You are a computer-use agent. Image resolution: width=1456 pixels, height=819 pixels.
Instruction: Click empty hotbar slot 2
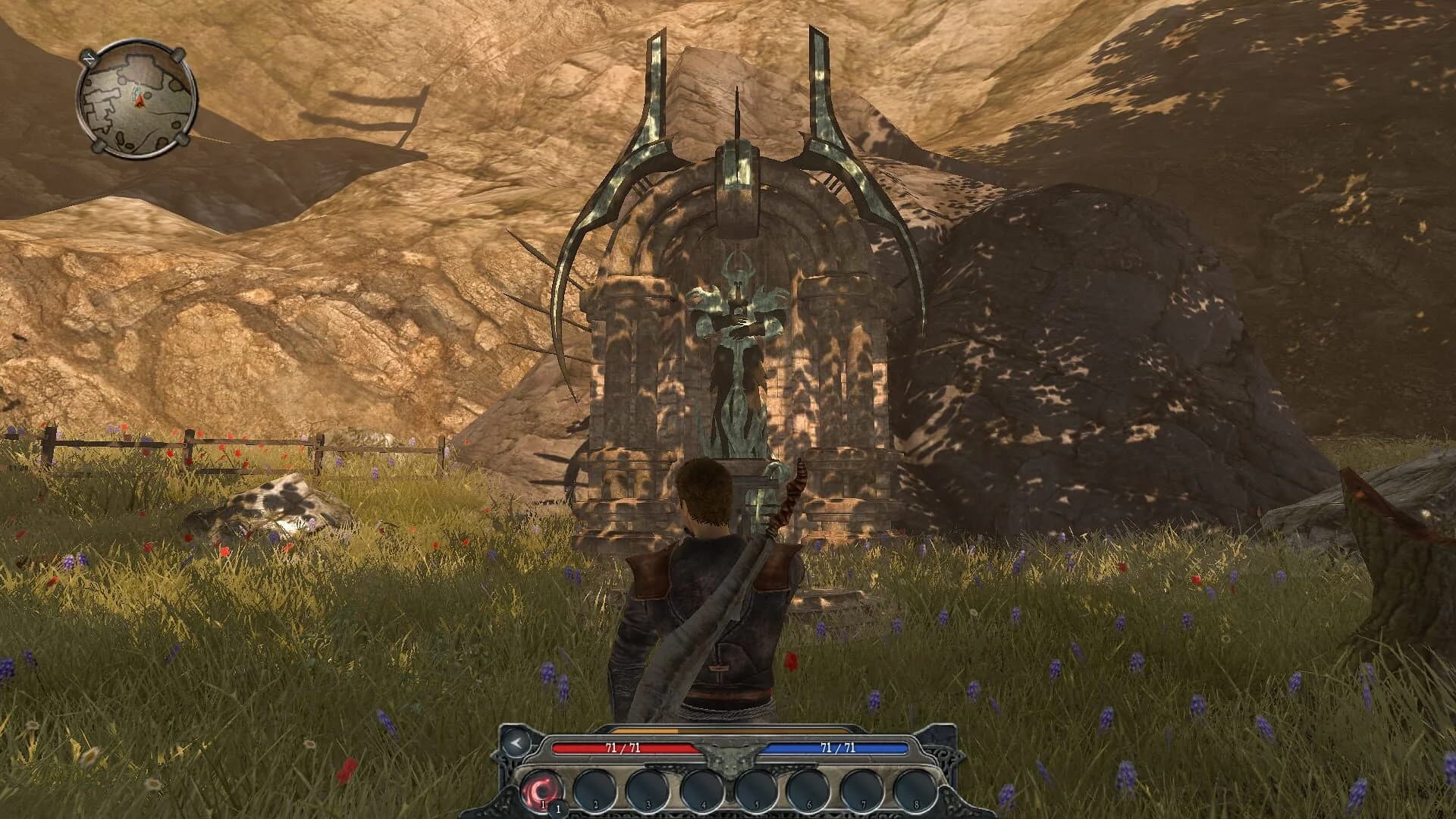595,789
